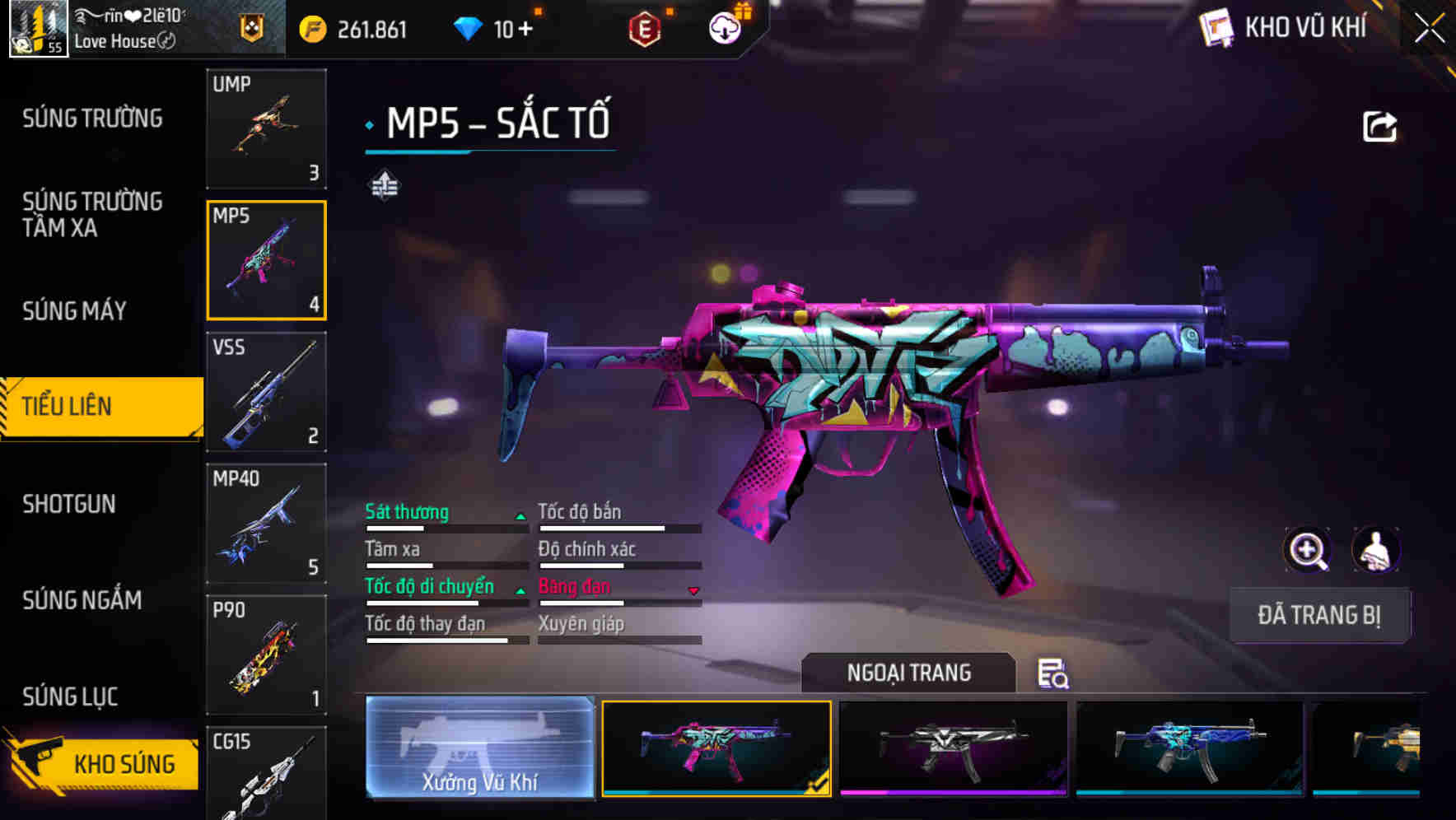
Task: Click the Đã Trang Bị button
Action: click(1319, 615)
